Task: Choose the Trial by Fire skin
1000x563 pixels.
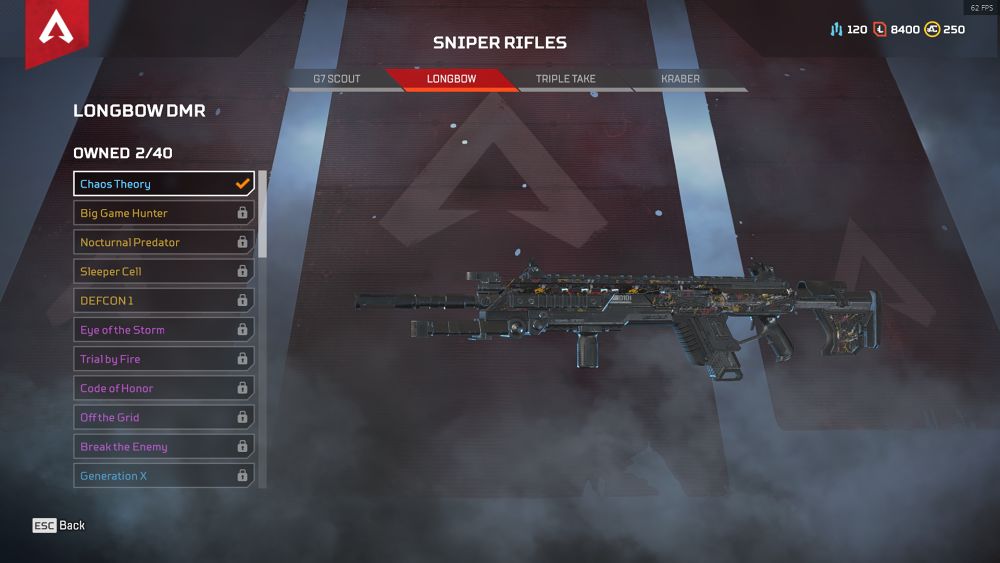Action: (164, 359)
